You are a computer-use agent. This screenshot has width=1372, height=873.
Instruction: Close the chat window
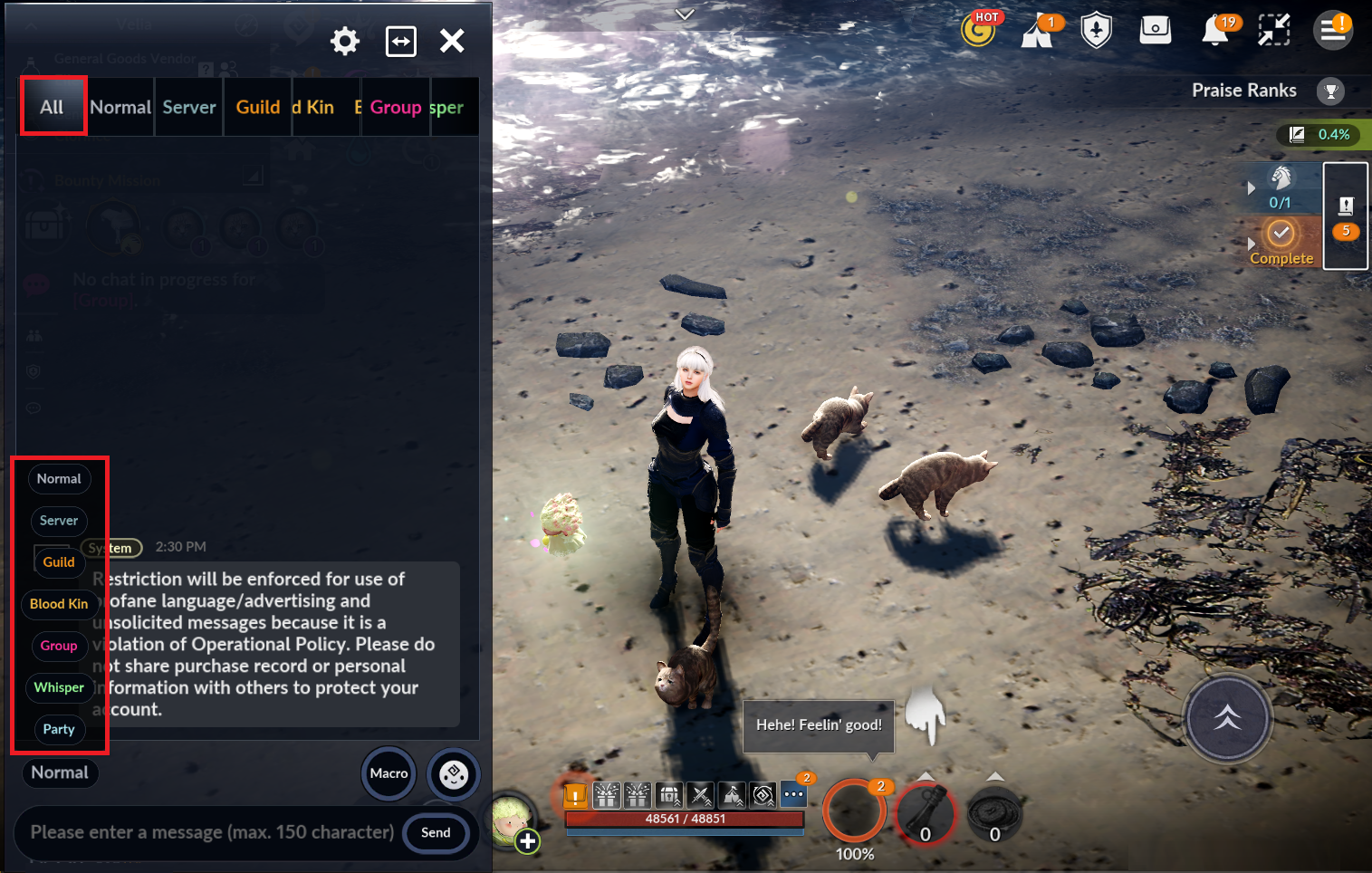point(452,41)
